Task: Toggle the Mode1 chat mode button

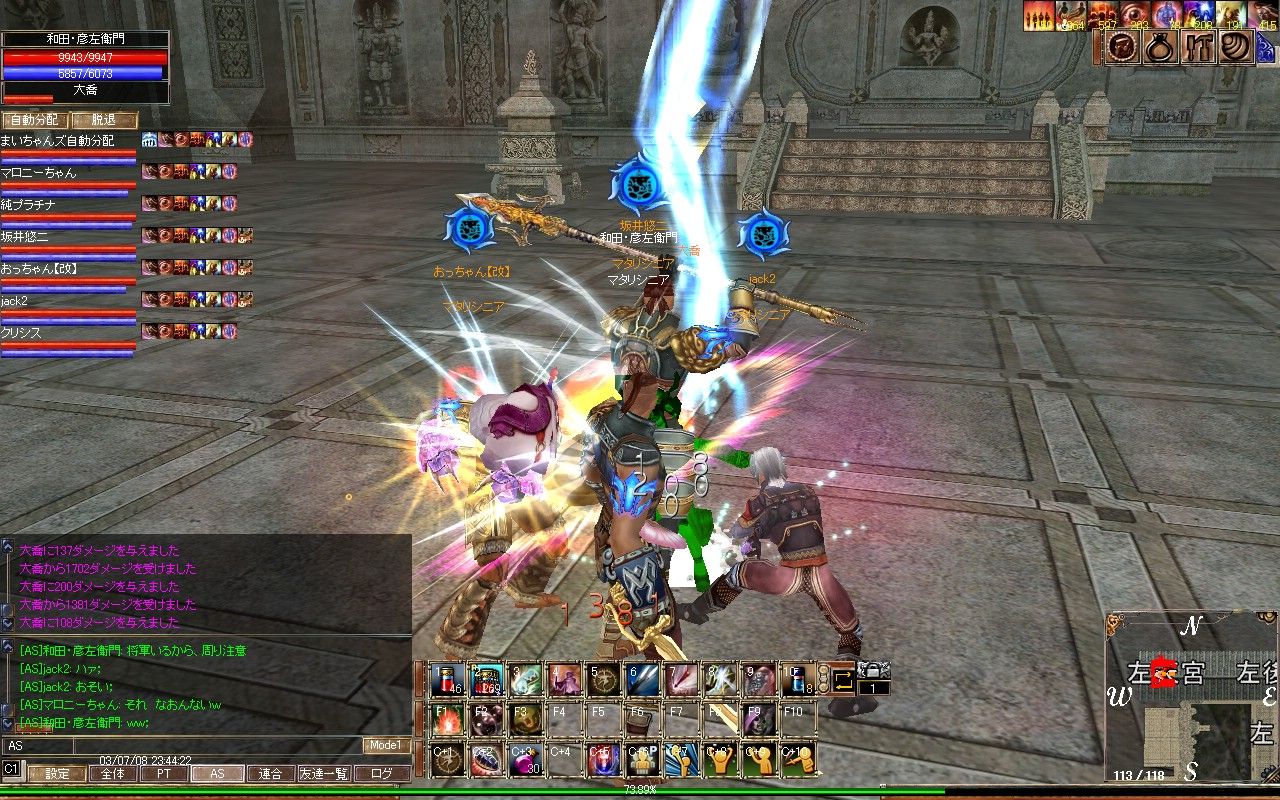Action: pos(386,745)
